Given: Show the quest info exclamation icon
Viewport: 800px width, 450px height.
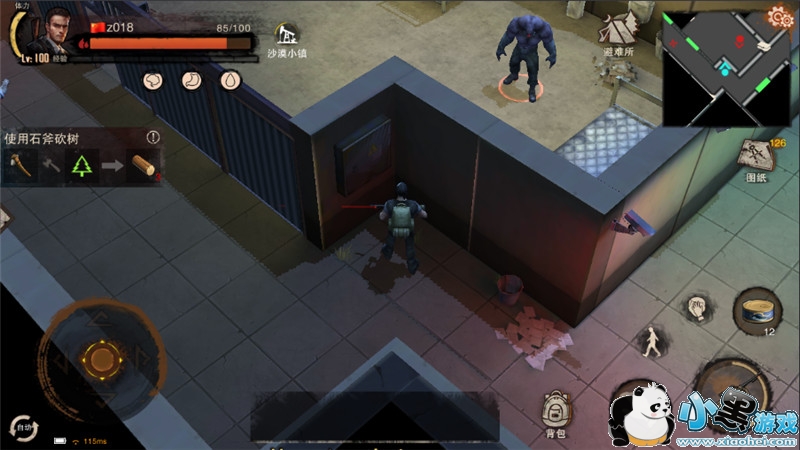Looking at the screenshot, I should point(153,137).
